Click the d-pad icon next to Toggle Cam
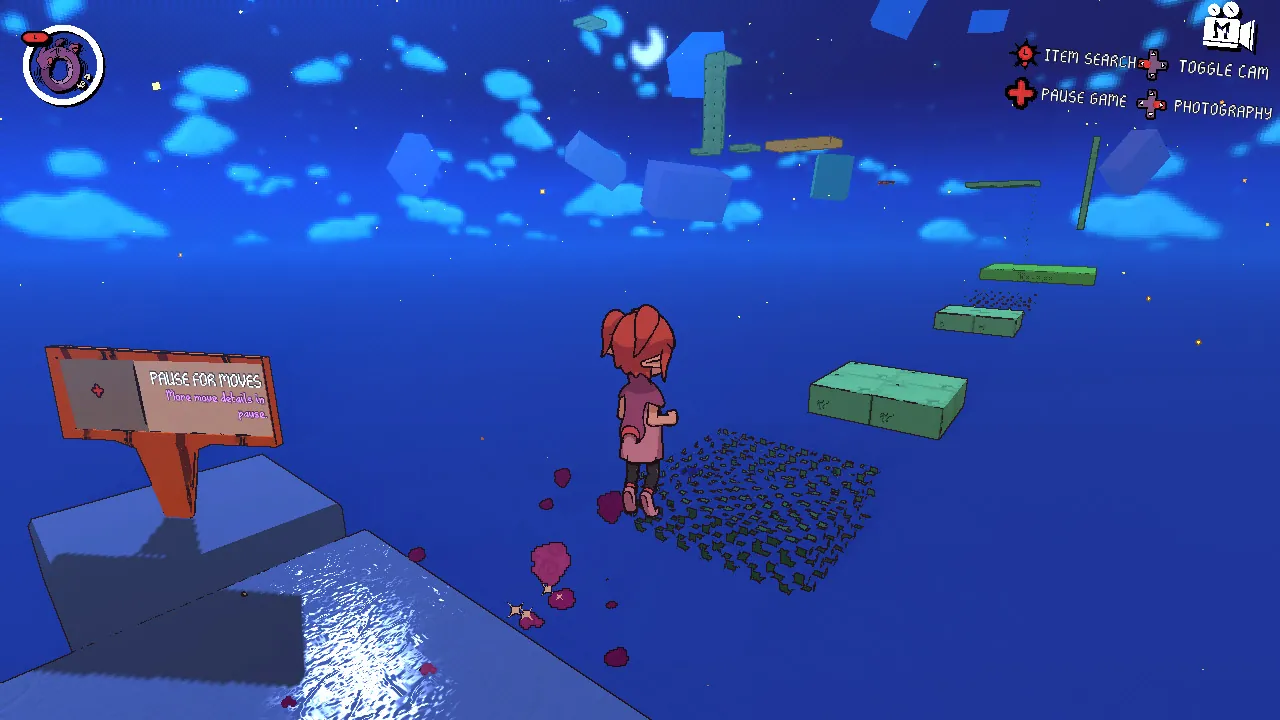 coord(1155,65)
